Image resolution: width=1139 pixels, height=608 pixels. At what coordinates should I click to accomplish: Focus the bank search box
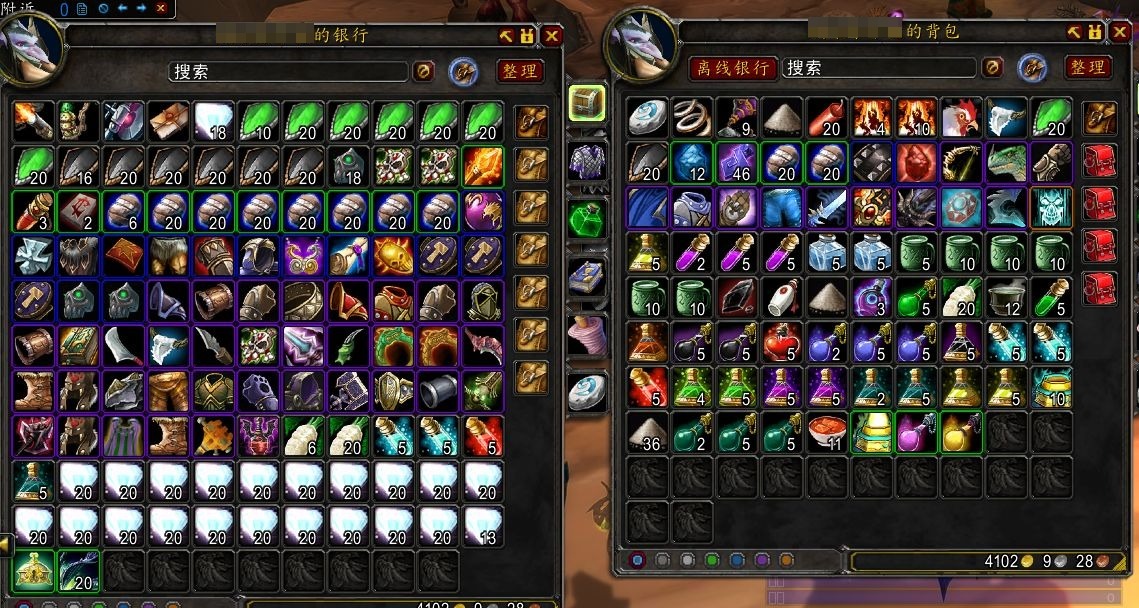click(x=288, y=72)
